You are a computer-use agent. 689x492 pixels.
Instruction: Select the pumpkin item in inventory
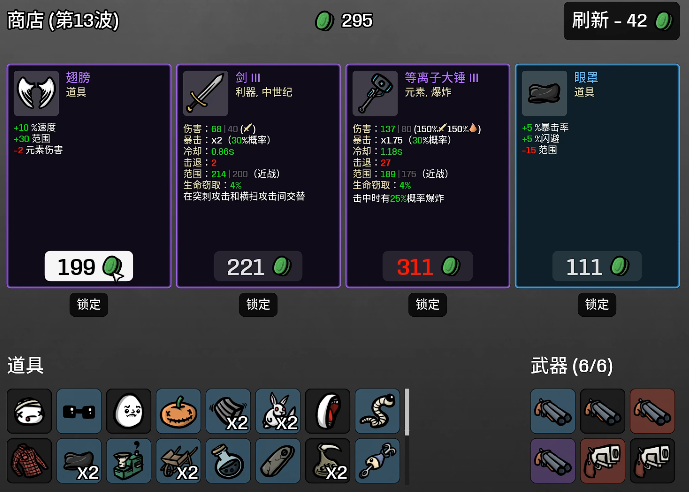(x=179, y=411)
